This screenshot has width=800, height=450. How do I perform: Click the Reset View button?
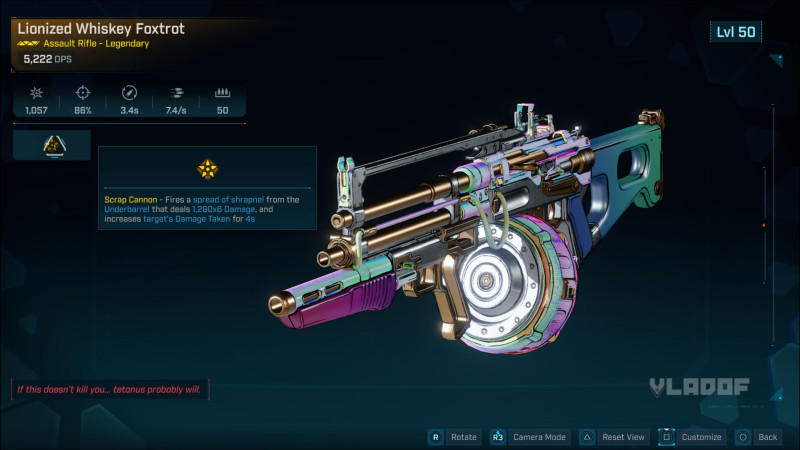point(615,437)
